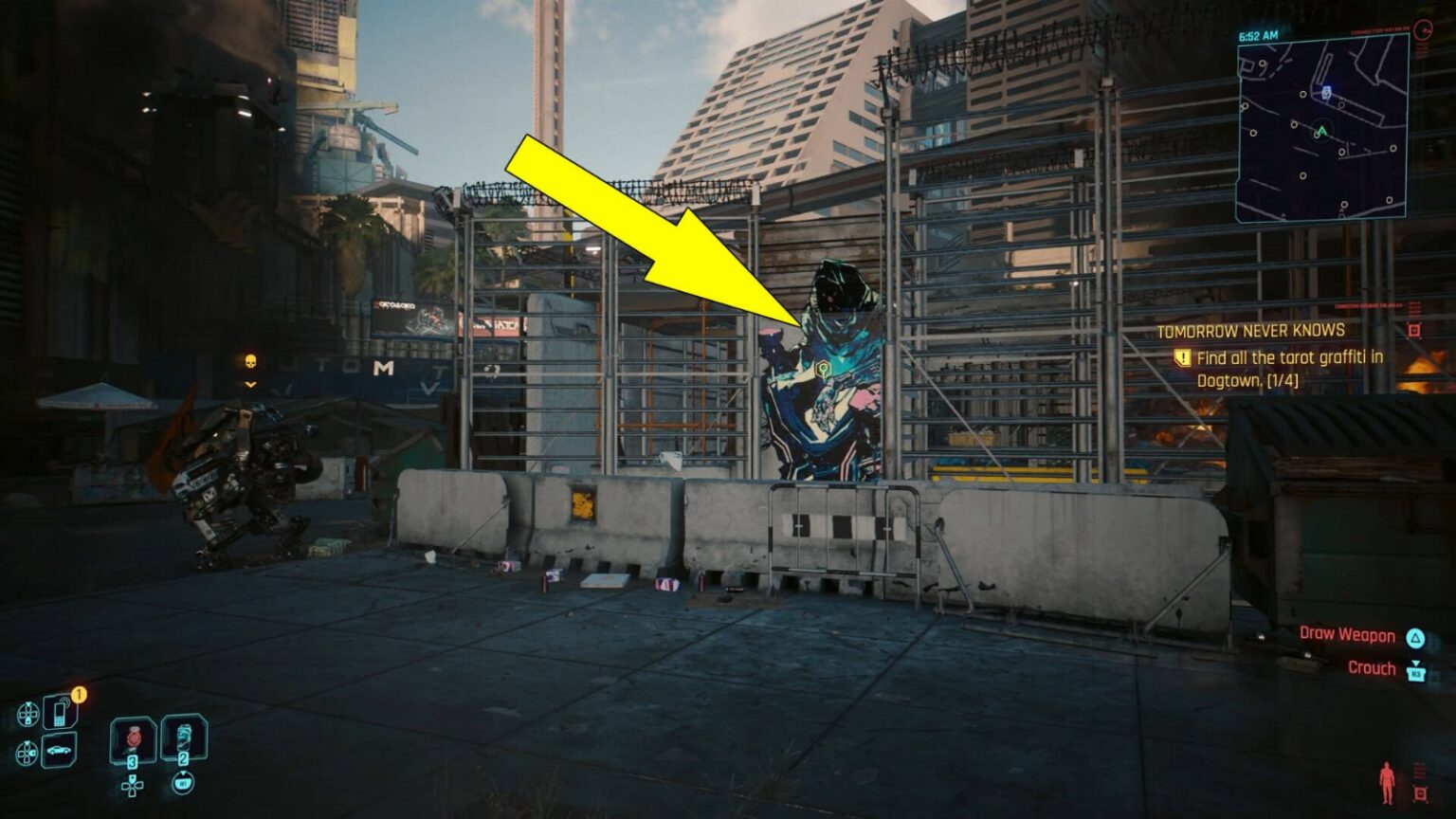Select the Tomorrow Never Knows quest title

pos(1249,332)
